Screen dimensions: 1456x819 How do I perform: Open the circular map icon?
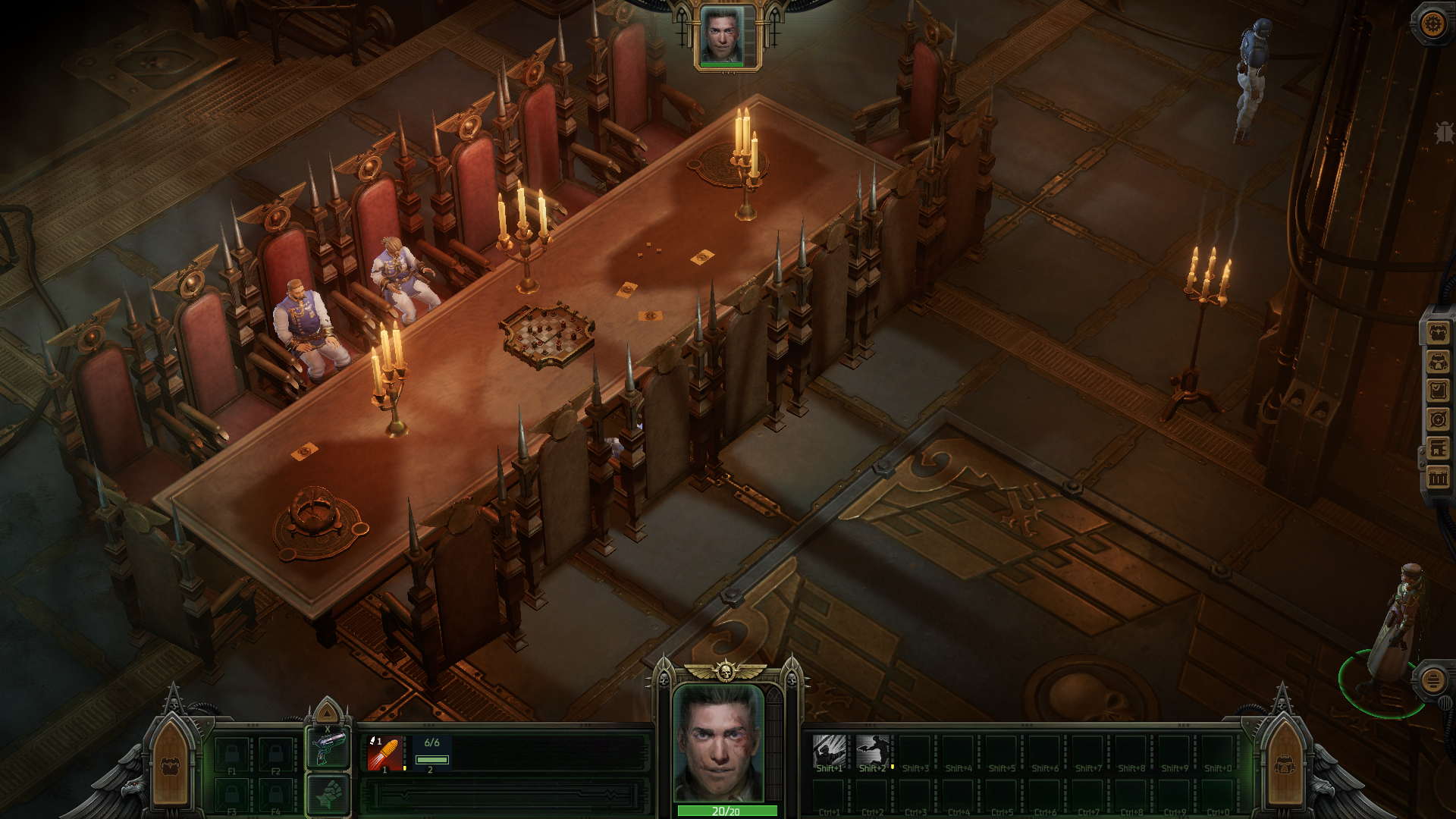coord(1438,419)
